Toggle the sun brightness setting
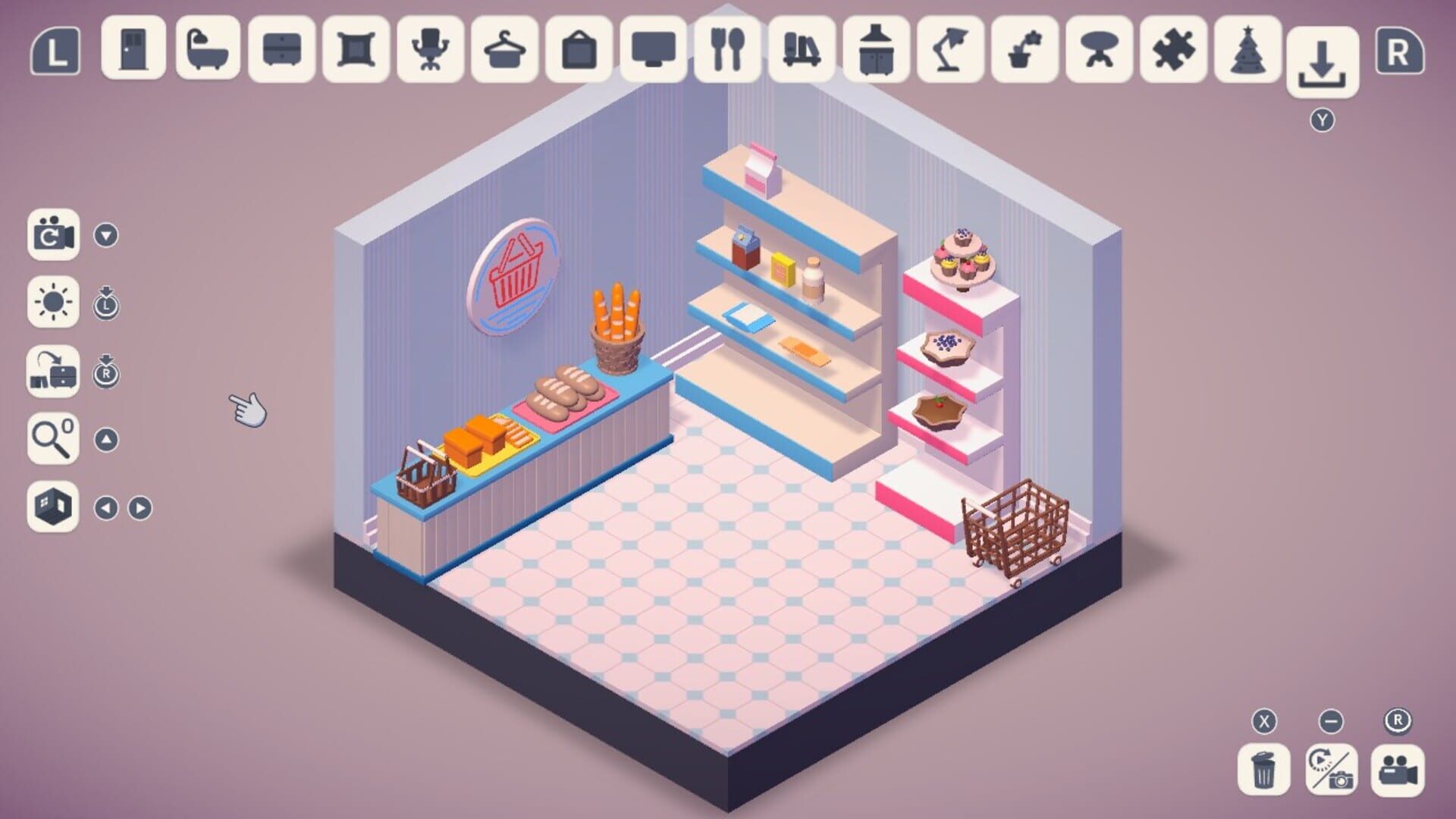Viewport: 1456px width, 819px height. coord(52,303)
